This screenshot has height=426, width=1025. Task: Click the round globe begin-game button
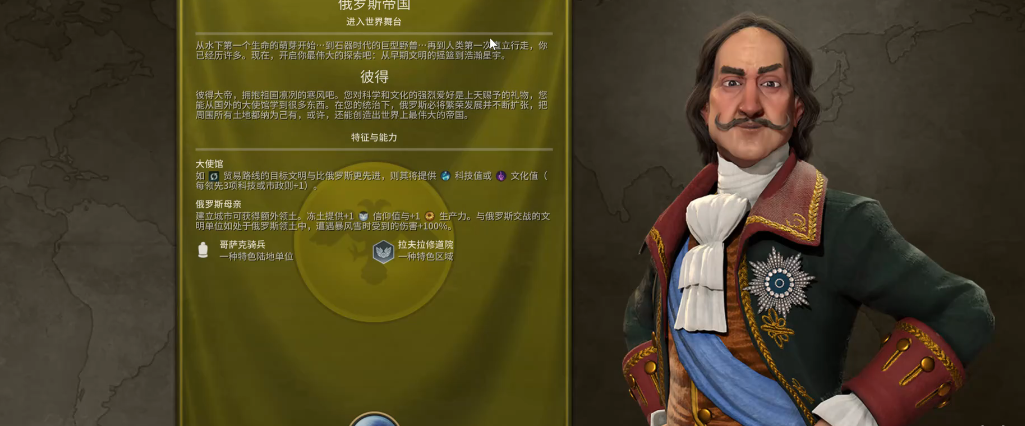tap(374, 420)
